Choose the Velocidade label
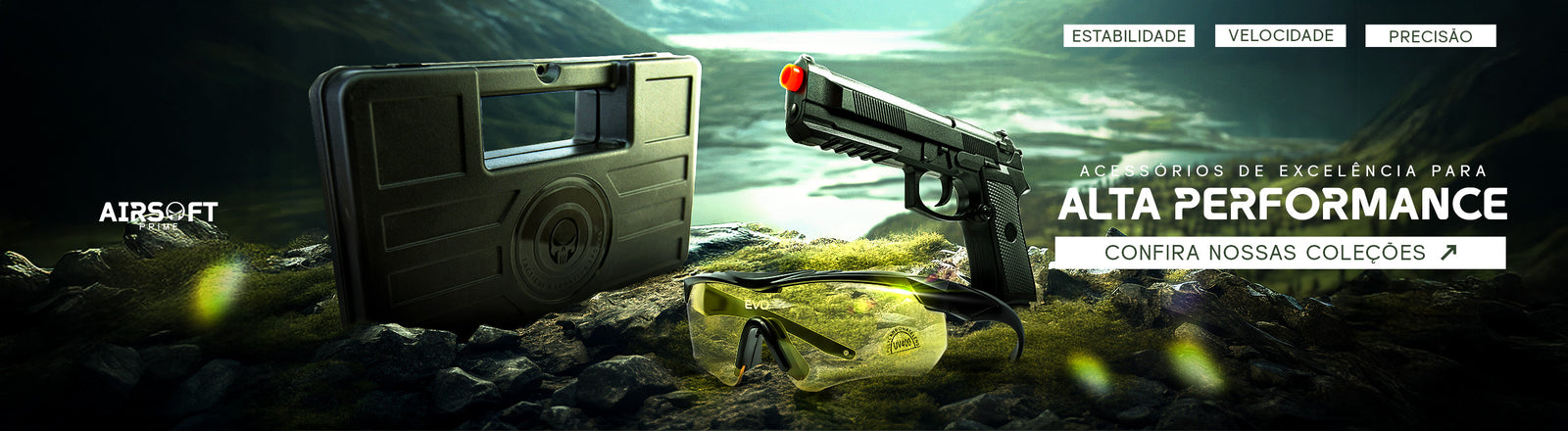 coord(1281,36)
